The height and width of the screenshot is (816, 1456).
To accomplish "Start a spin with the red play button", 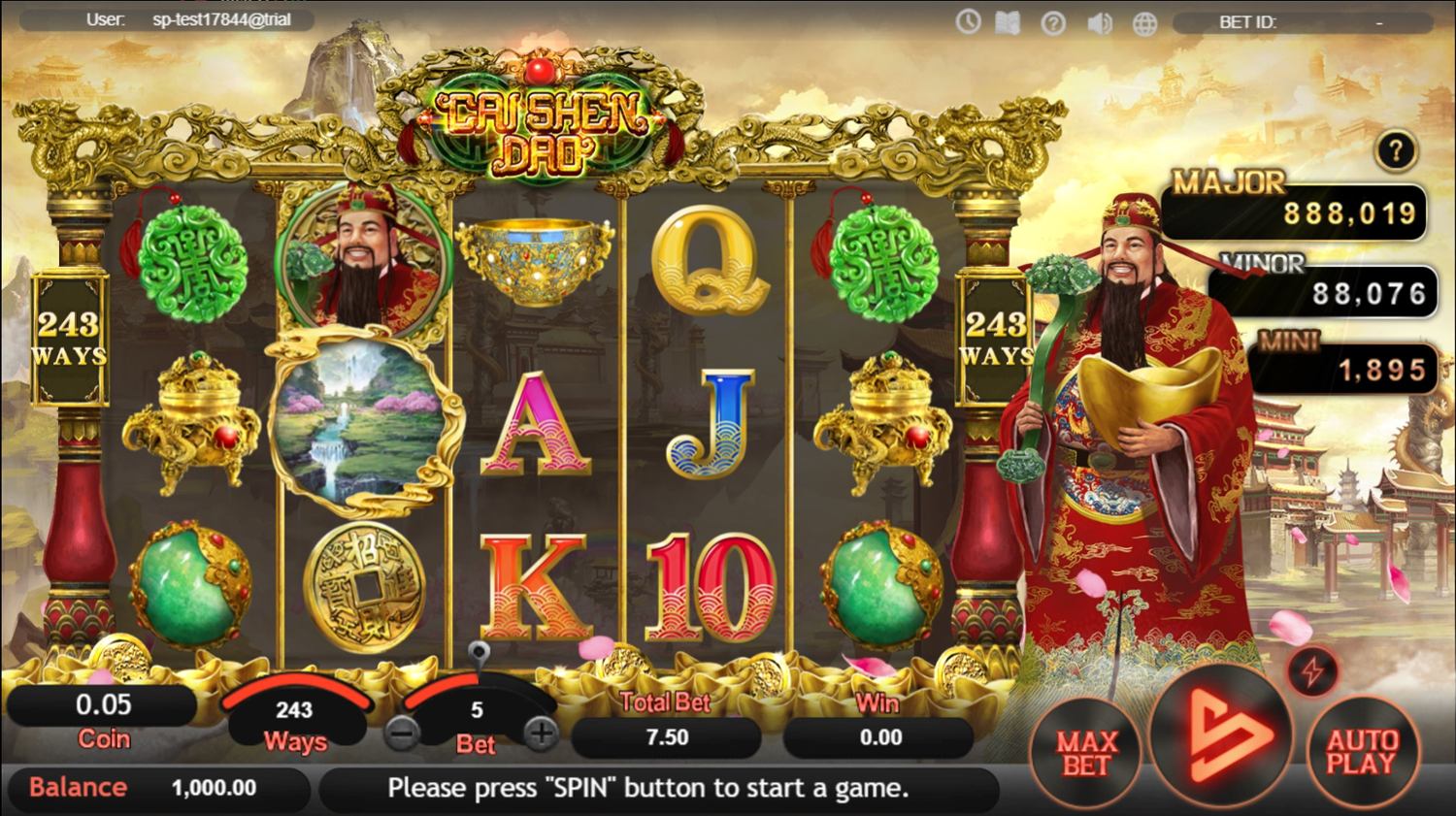I will click(x=1221, y=736).
